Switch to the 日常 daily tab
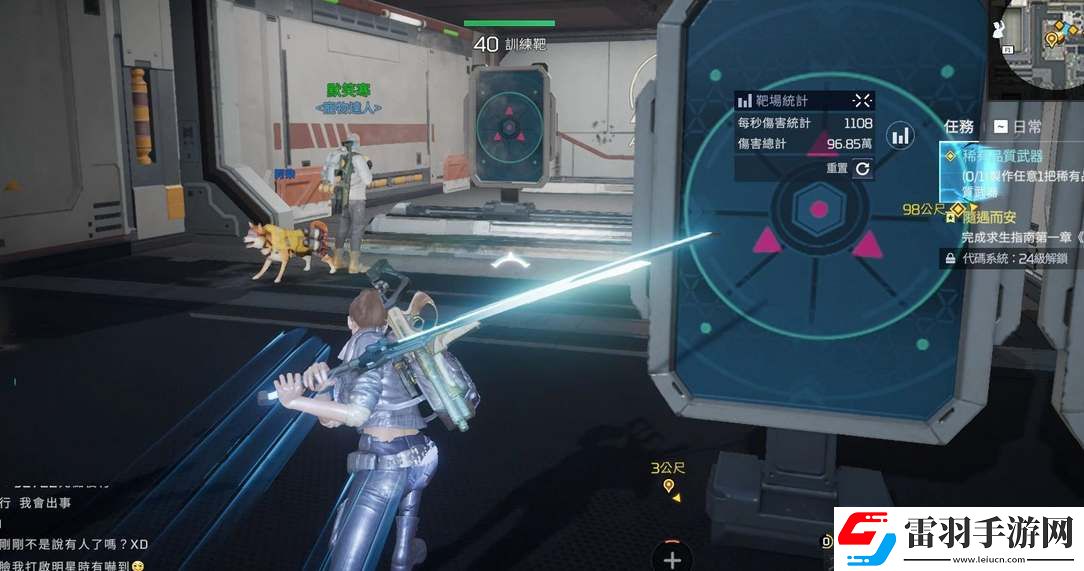This screenshot has height=571, width=1084. click(x=1017, y=127)
